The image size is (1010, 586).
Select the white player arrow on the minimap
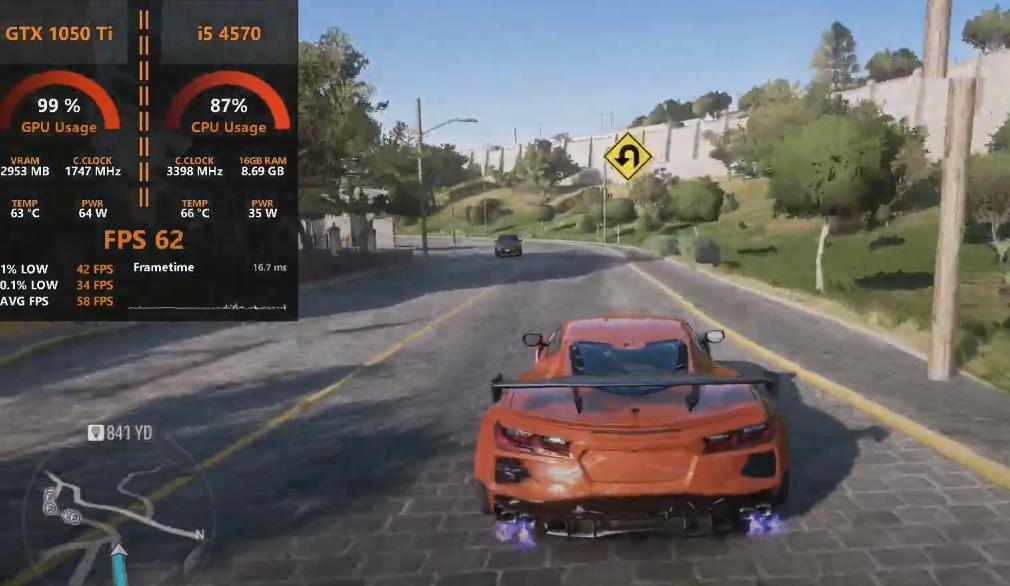tap(119, 549)
